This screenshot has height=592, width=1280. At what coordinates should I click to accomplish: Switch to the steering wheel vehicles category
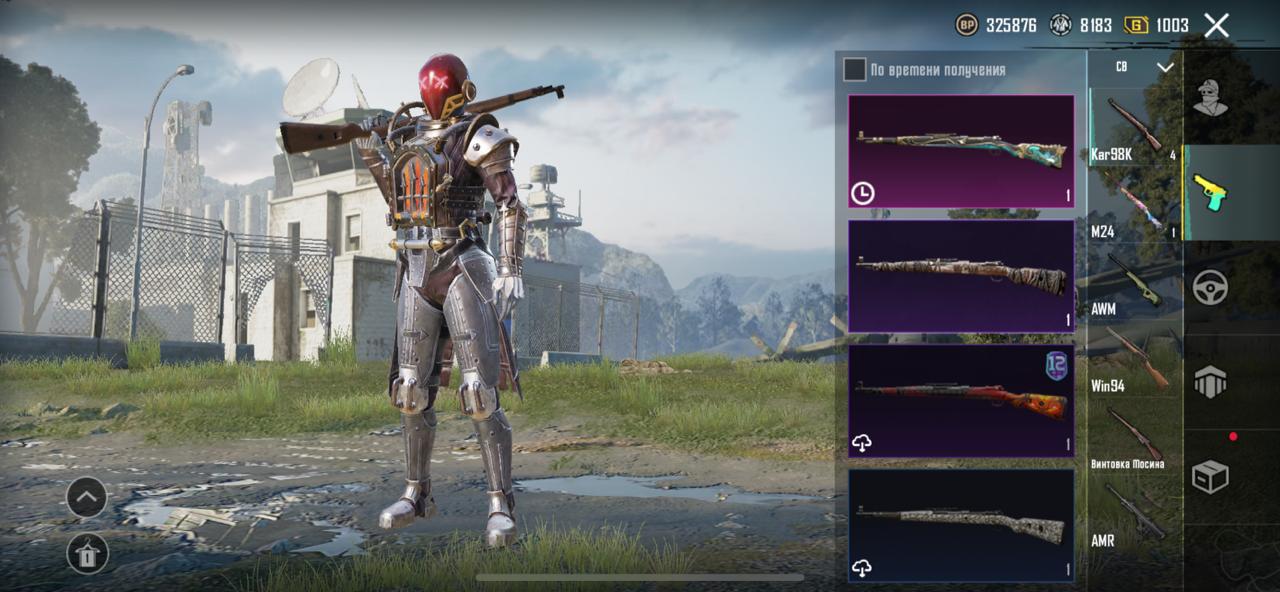point(1211,287)
